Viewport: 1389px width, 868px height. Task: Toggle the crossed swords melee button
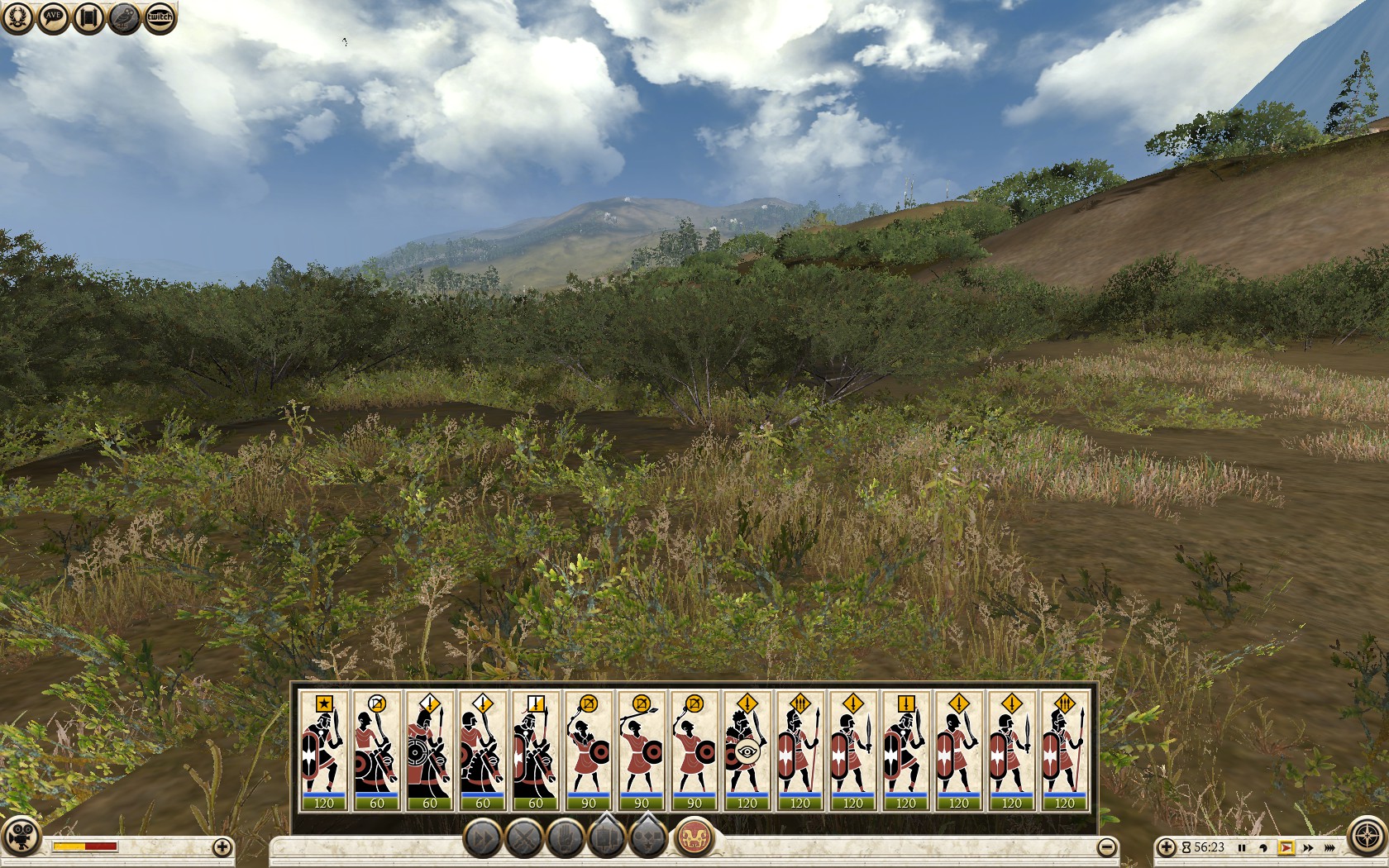(x=524, y=839)
